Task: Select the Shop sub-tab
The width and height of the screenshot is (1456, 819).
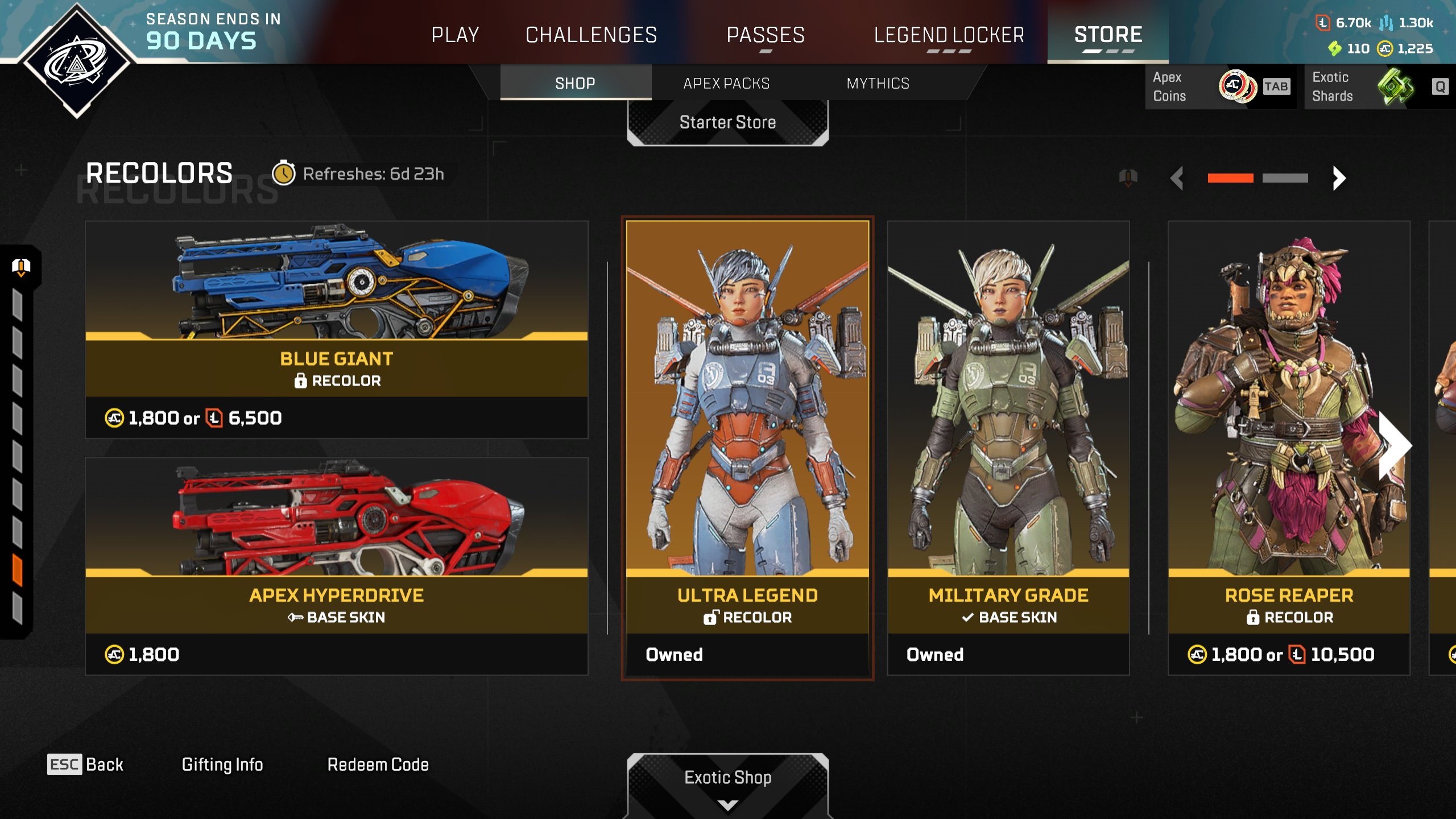Action: (x=575, y=83)
